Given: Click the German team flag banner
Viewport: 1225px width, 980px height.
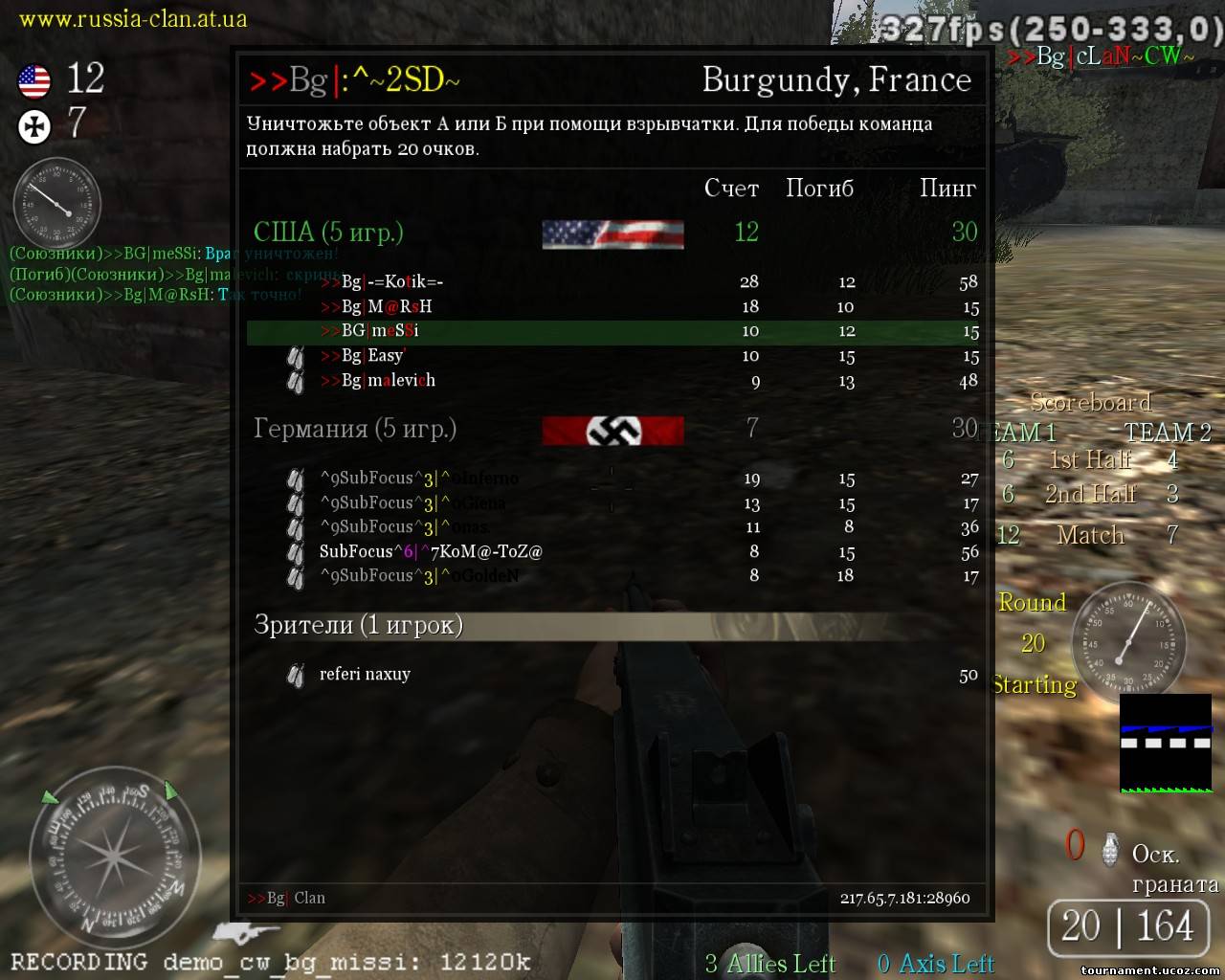Looking at the screenshot, I should (x=612, y=431).
